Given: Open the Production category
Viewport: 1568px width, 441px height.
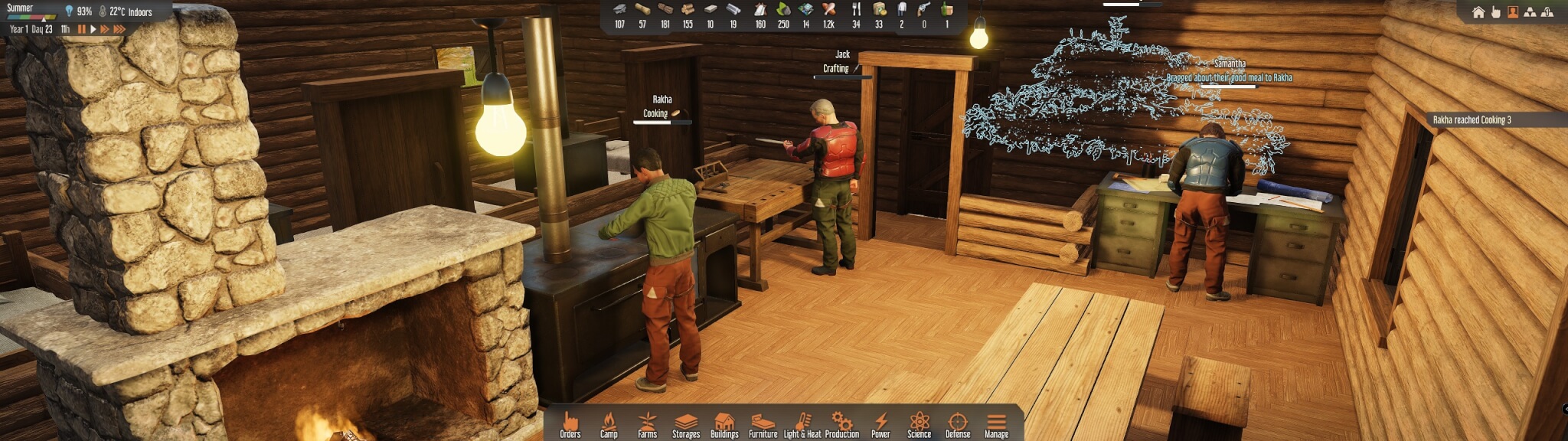Looking at the screenshot, I should tap(842, 423).
